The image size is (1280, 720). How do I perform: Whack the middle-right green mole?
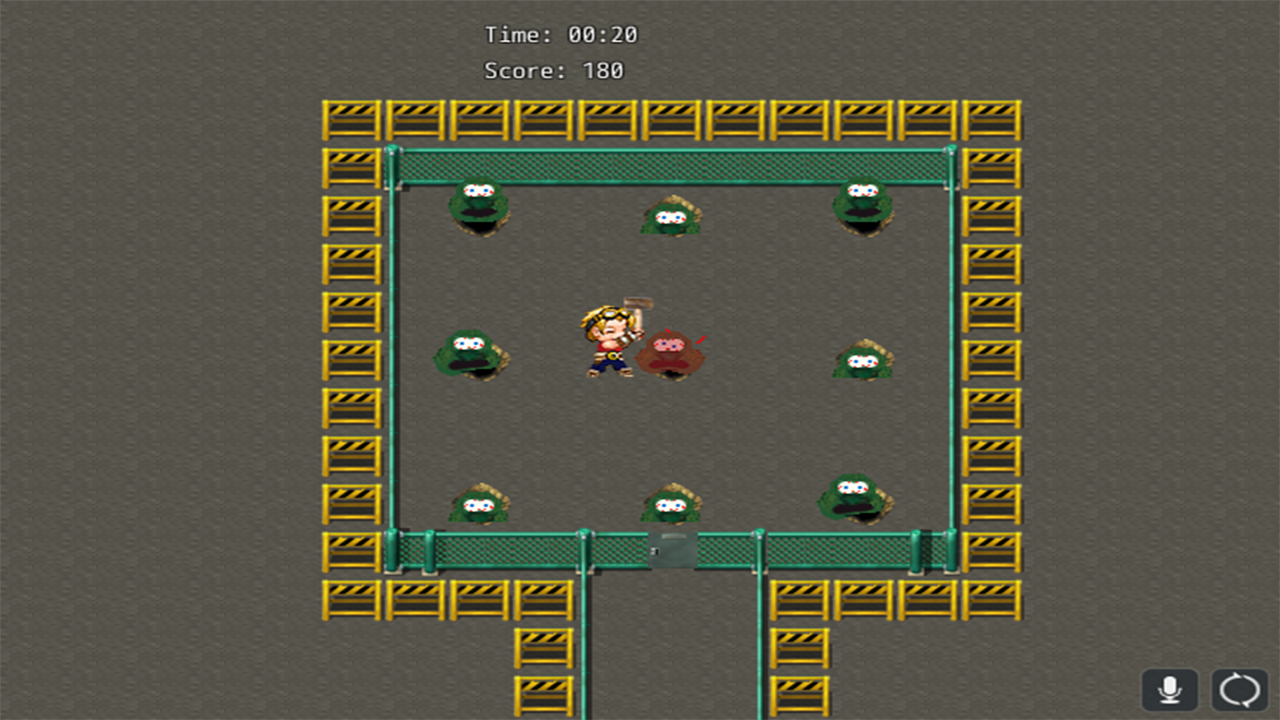coord(862,362)
